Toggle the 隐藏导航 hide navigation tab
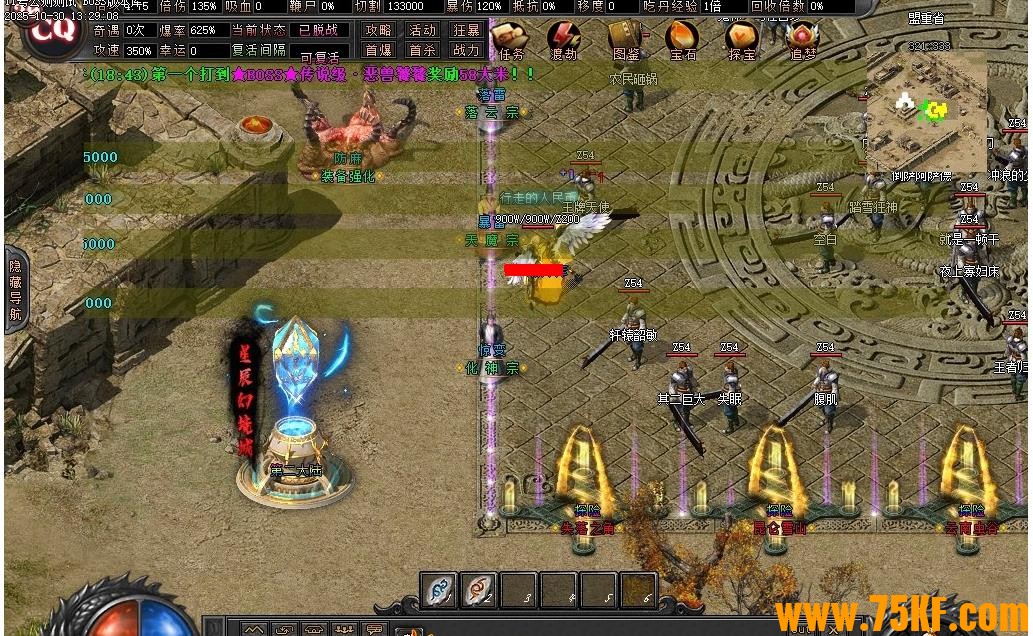 [15, 289]
